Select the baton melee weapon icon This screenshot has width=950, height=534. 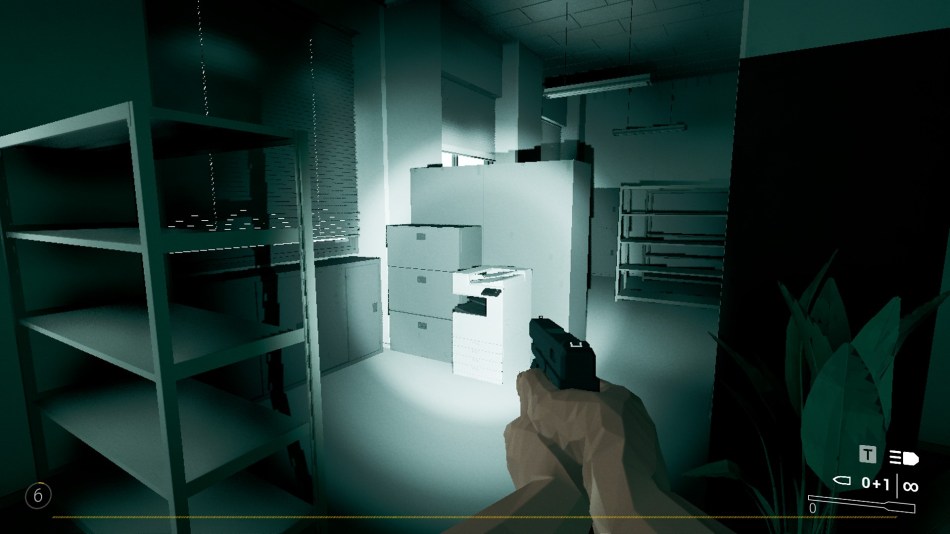[x=863, y=505]
